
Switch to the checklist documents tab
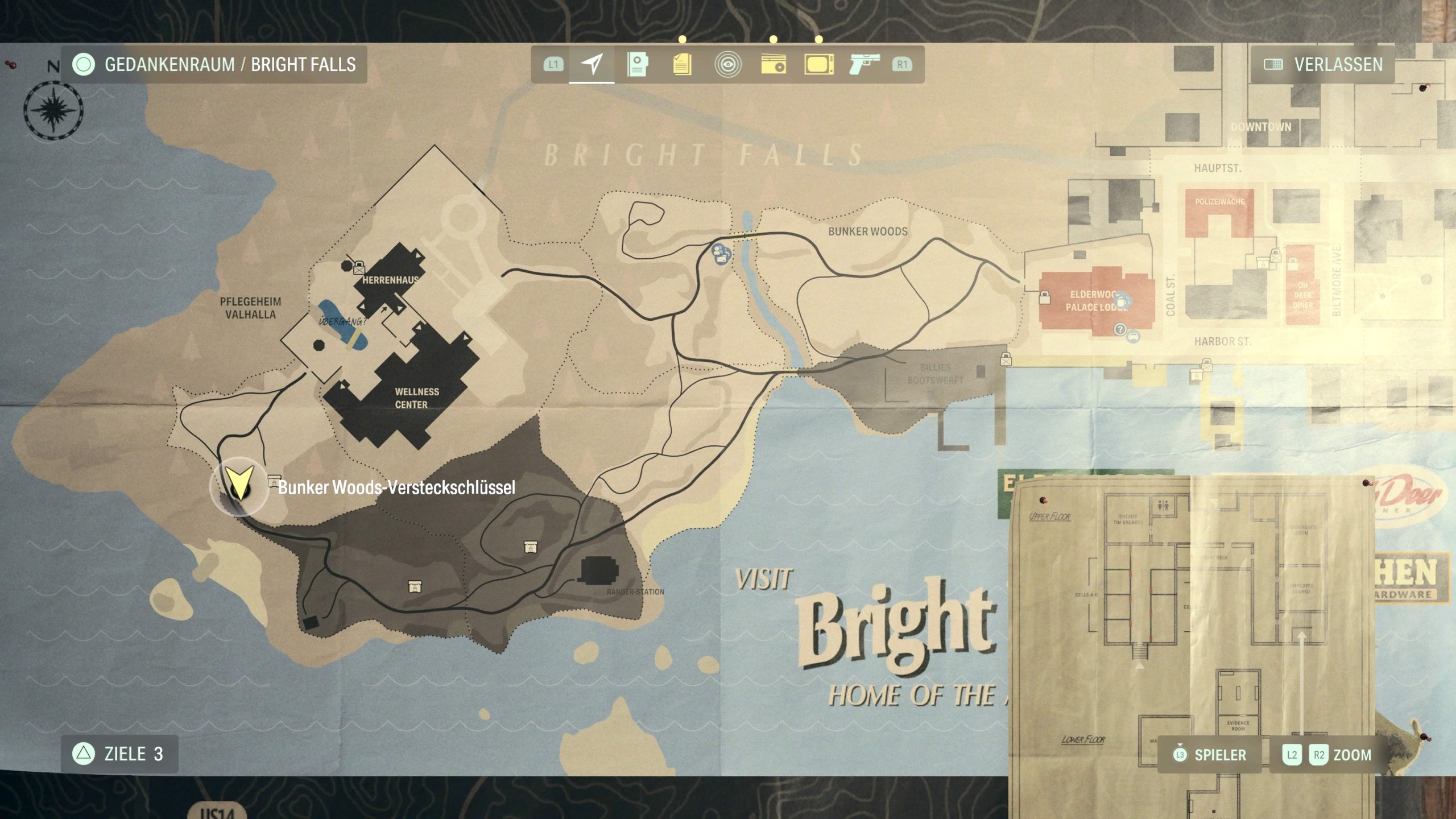tap(682, 64)
